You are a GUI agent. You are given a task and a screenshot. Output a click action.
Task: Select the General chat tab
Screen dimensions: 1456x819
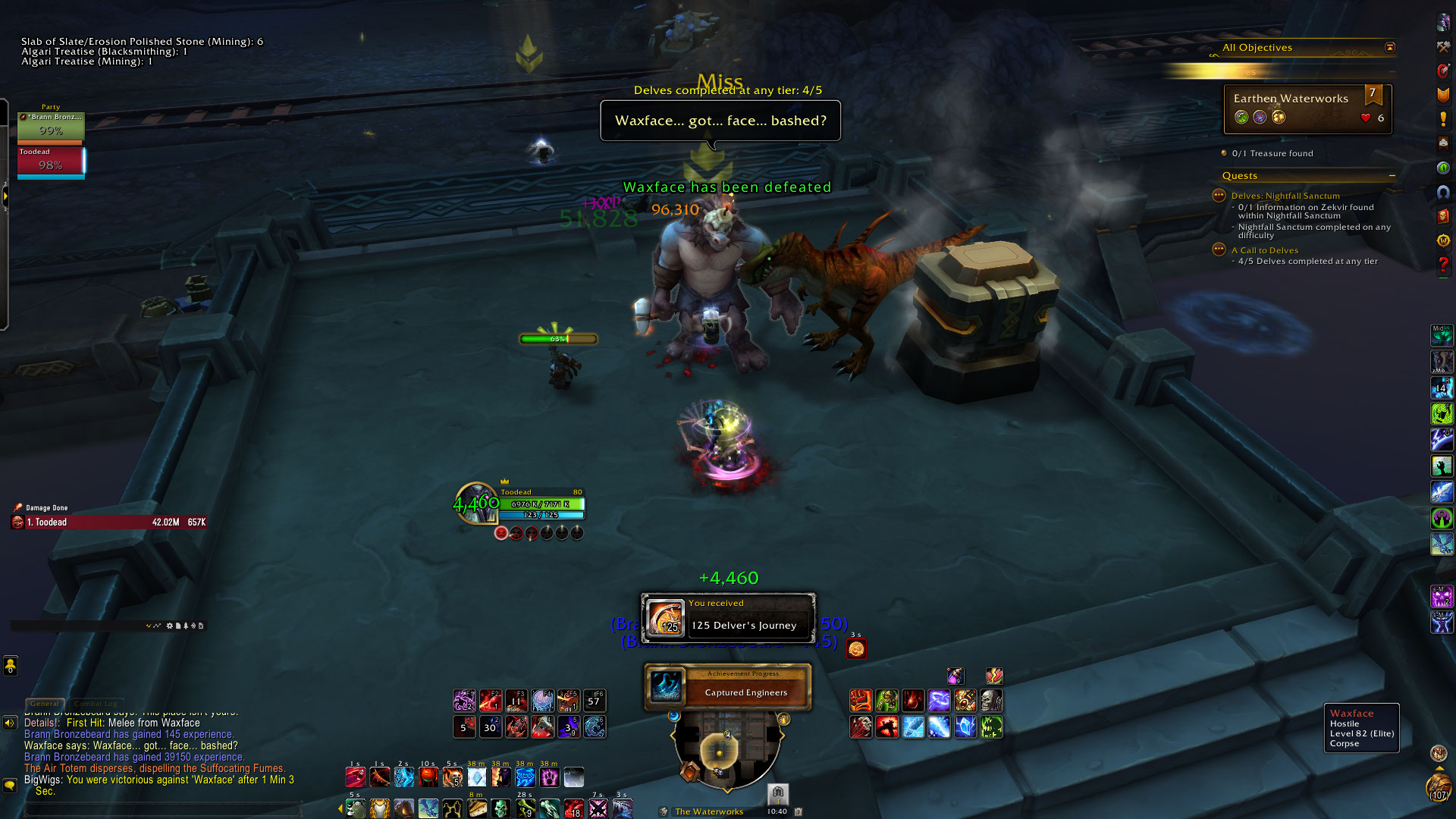tap(45, 704)
